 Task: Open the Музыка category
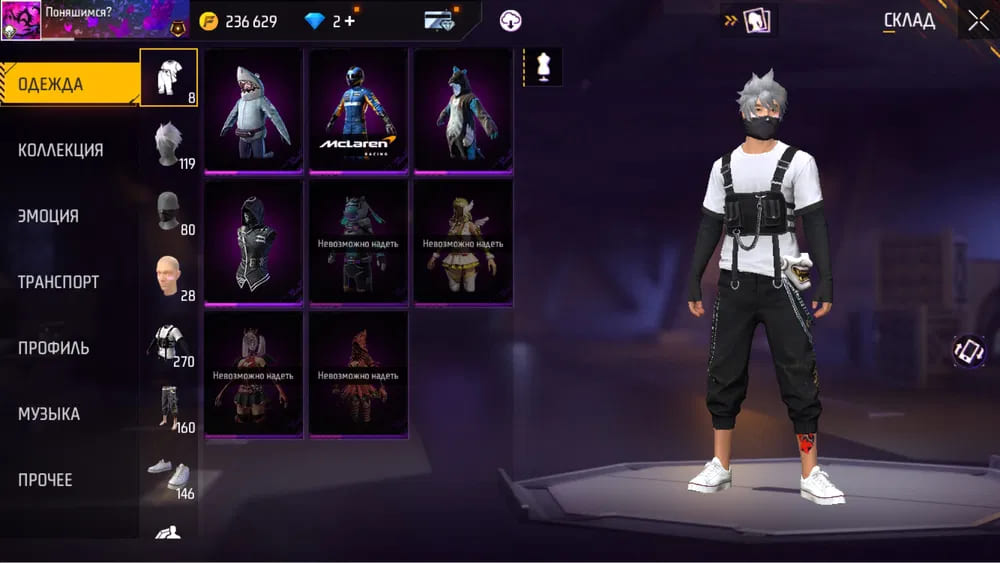point(49,414)
